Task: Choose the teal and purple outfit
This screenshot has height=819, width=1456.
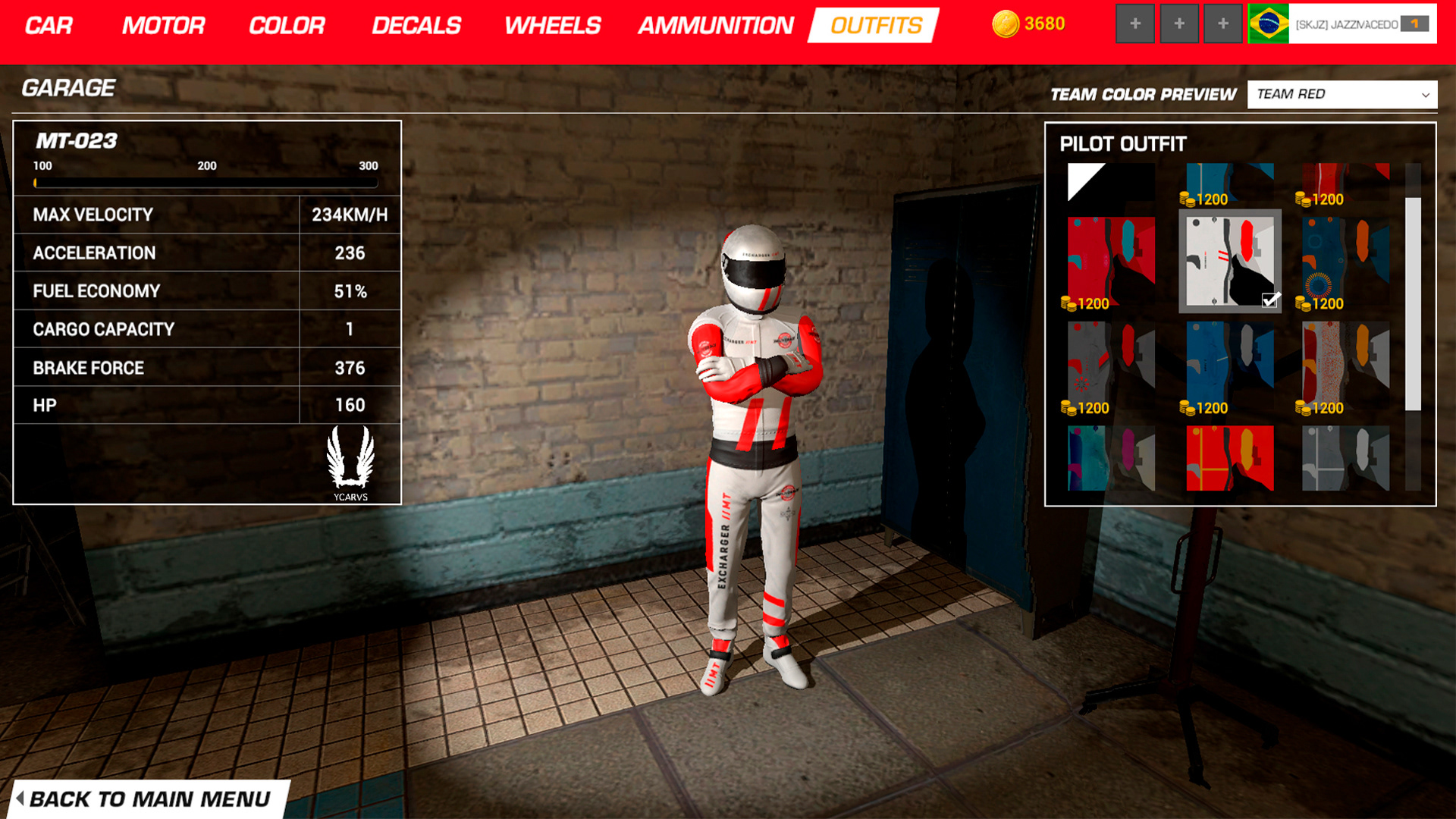Action: click(1110, 458)
